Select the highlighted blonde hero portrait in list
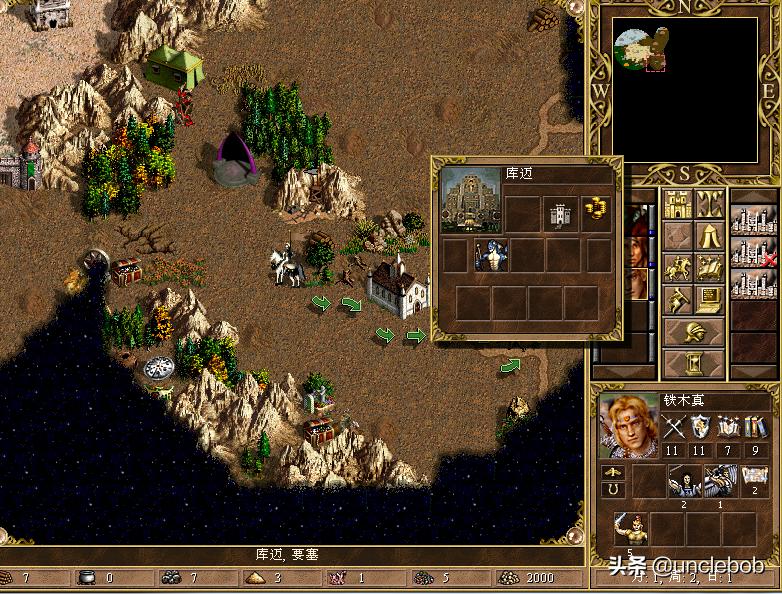Screen dimensions: 782x594 pyautogui.click(x=635, y=283)
